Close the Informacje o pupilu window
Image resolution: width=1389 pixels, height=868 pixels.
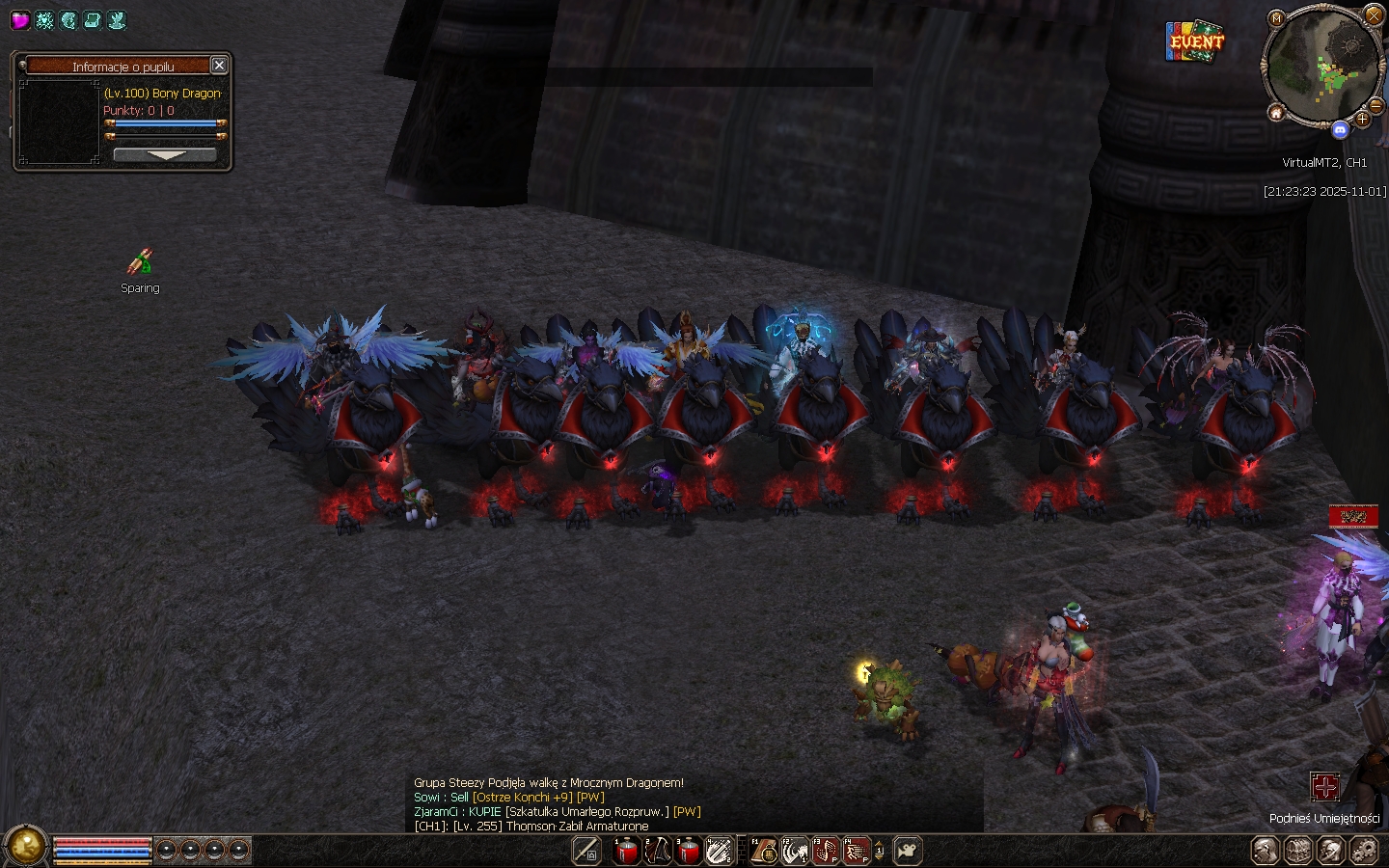pyautogui.click(x=219, y=66)
